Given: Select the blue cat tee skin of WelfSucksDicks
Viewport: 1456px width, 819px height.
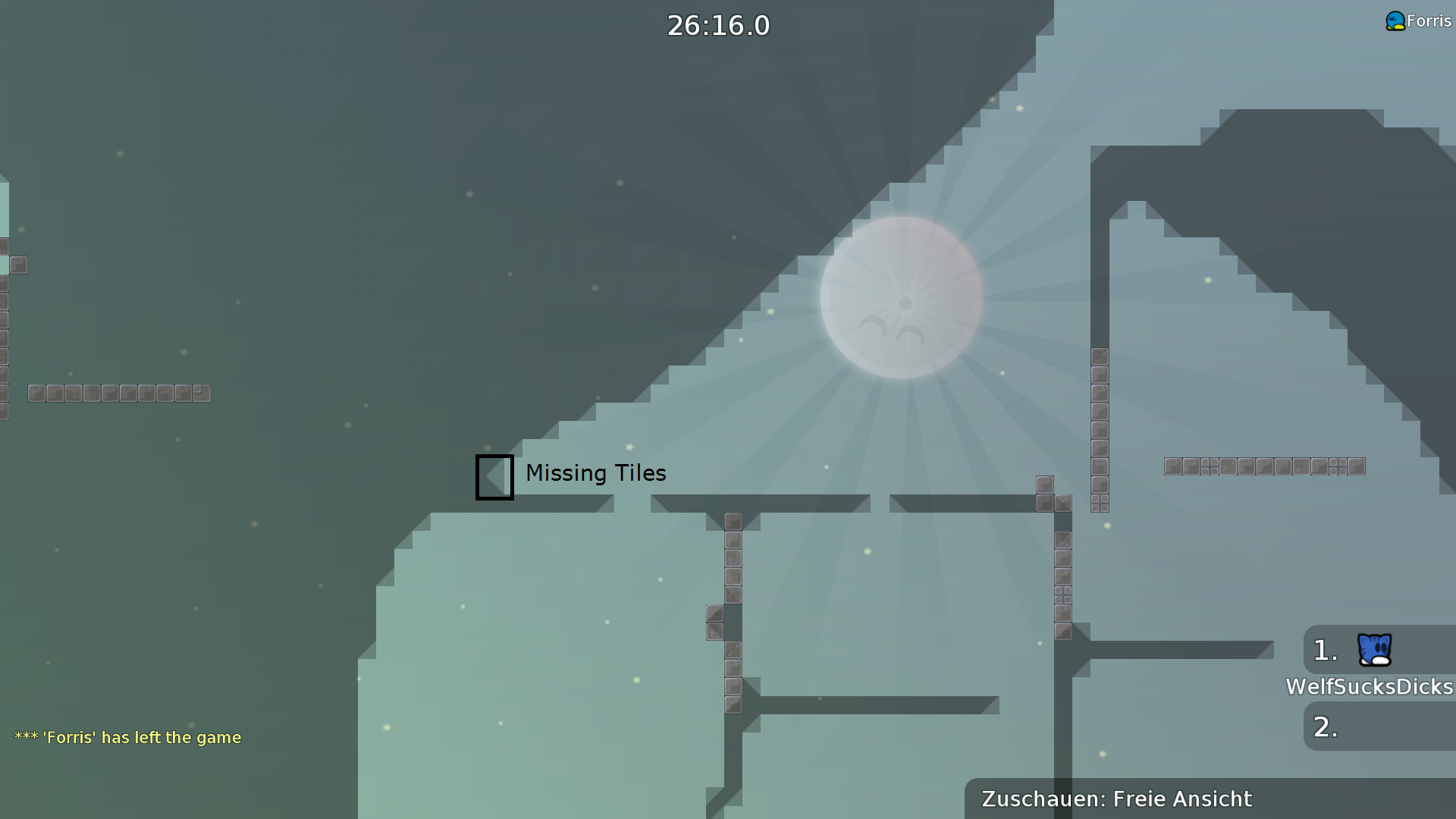Looking at the screenshot, I should coord(1374,648).
